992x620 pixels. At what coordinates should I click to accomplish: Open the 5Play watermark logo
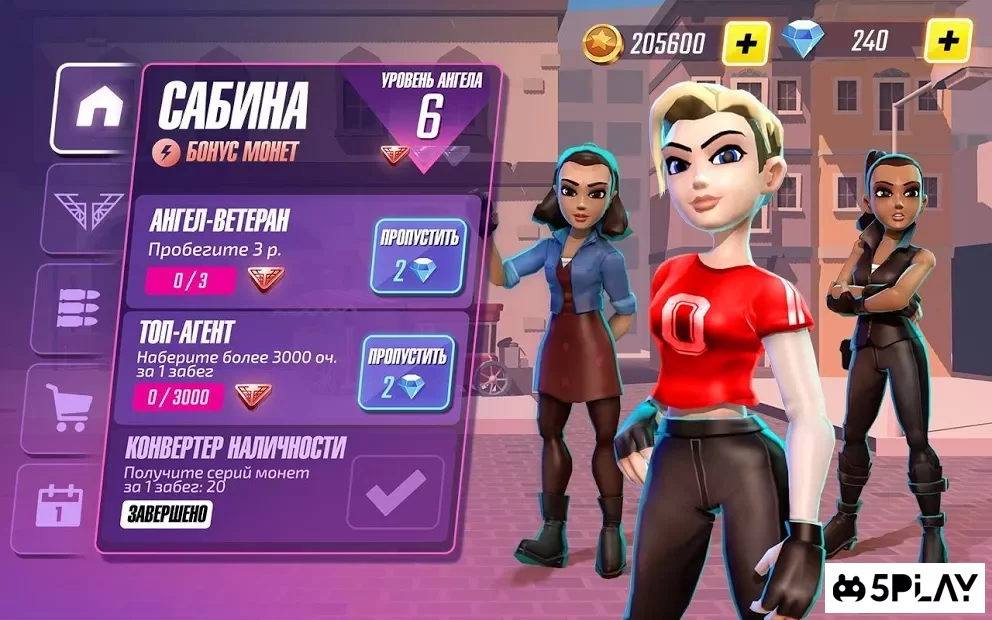point(907,588)
